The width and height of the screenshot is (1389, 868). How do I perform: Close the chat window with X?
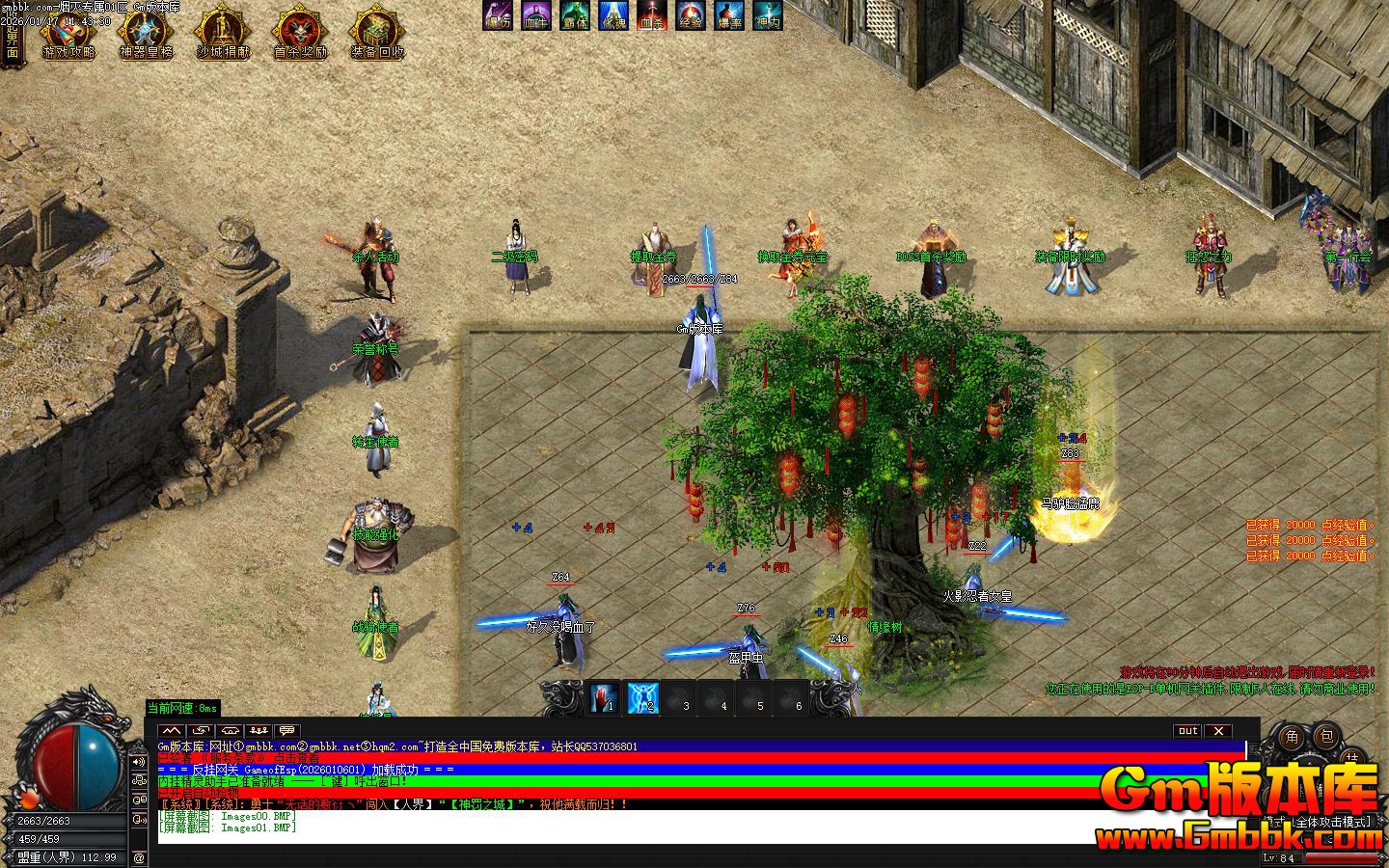1218,731
